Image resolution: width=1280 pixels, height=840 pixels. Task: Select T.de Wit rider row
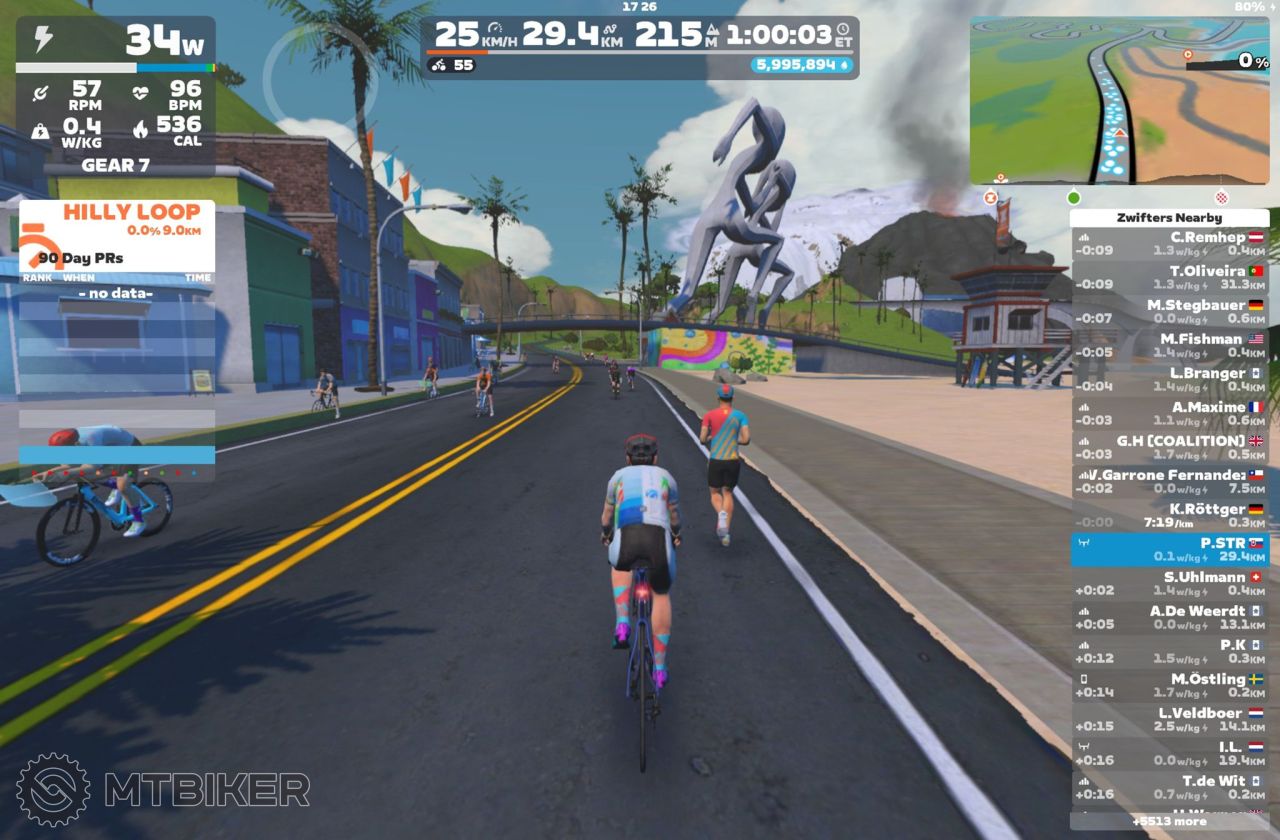(1169, 788)
